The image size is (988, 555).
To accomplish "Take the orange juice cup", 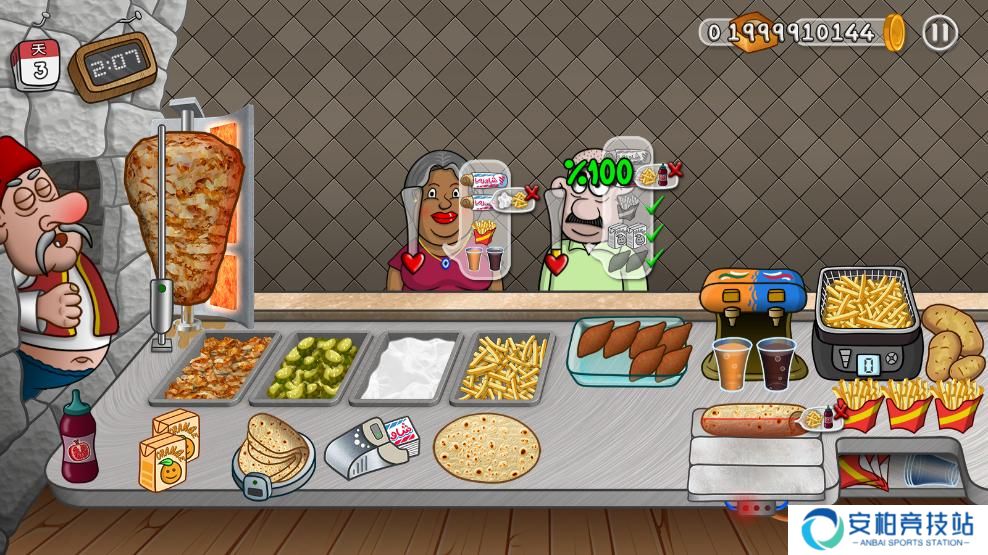I will click(x=732, y=362).
